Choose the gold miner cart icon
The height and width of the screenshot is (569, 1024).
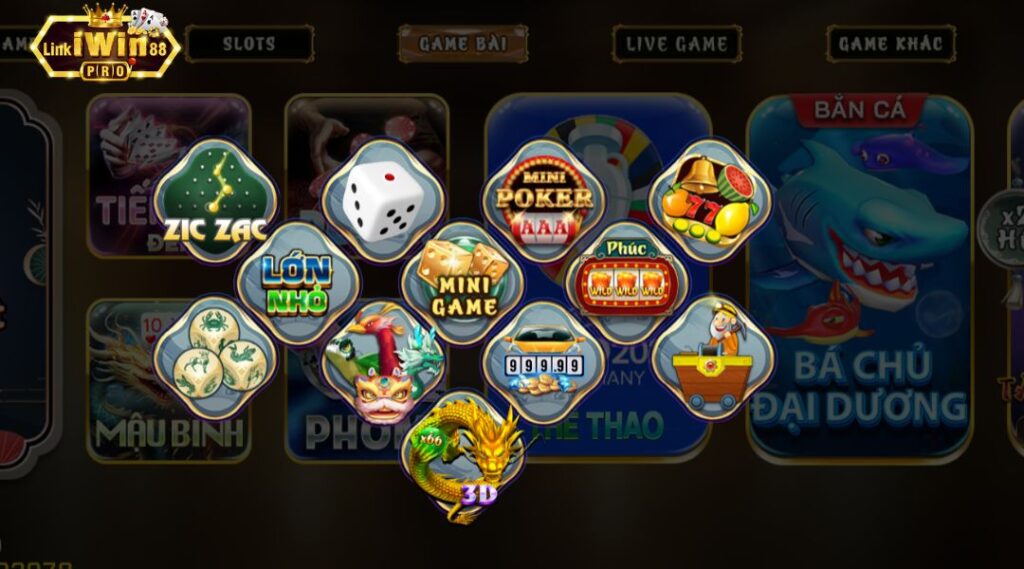coord(713,357)
